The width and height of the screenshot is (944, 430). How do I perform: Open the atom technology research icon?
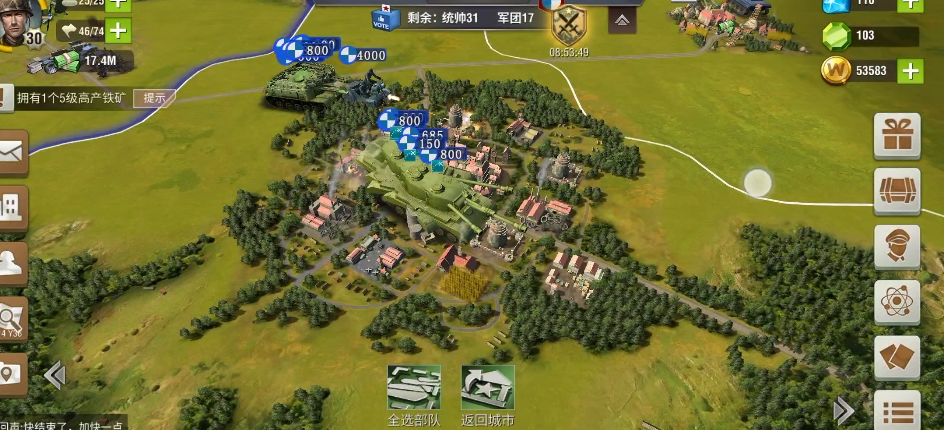click(x=897, y=302)
